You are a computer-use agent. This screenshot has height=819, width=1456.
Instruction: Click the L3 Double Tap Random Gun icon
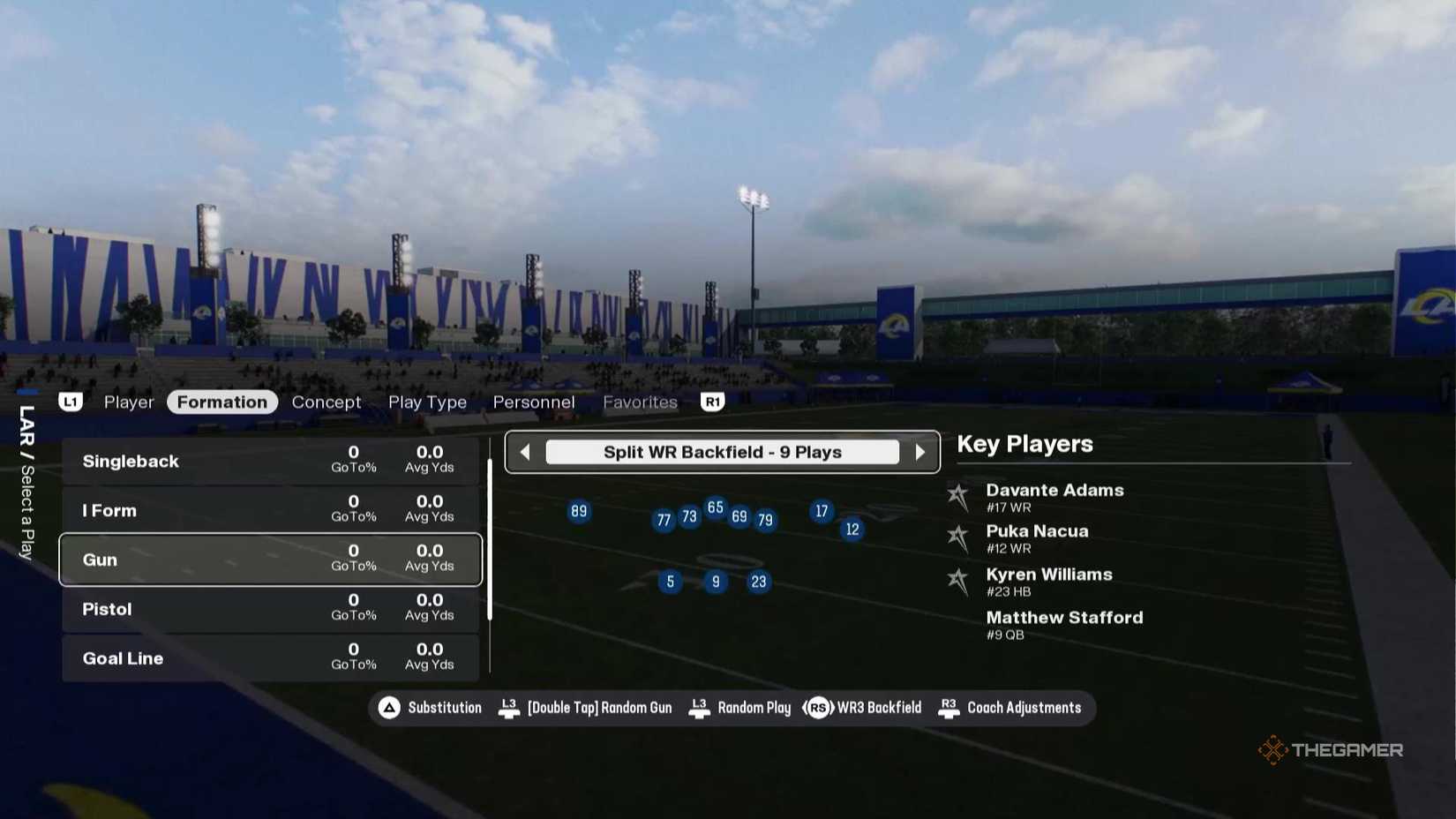508,707
